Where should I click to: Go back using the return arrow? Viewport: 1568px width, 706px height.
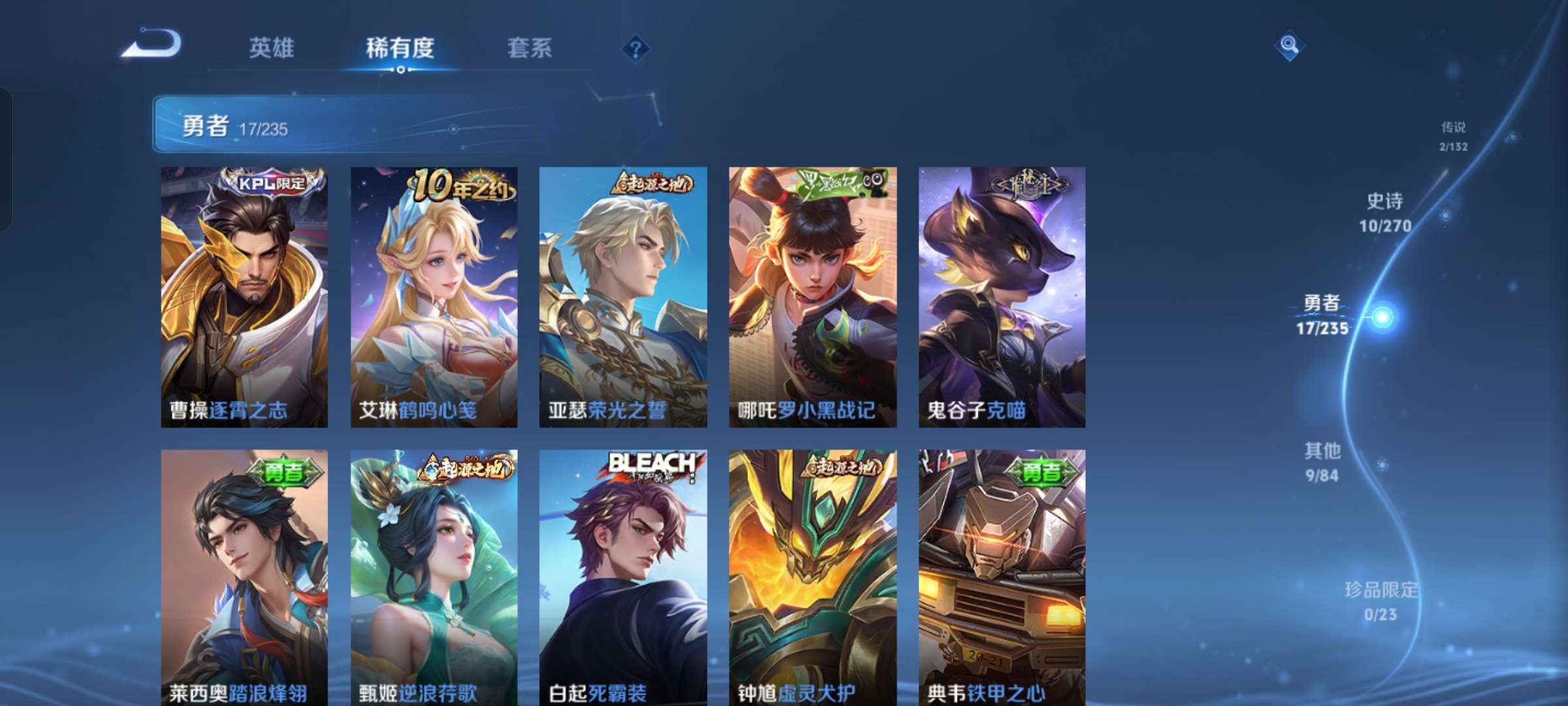152,44
